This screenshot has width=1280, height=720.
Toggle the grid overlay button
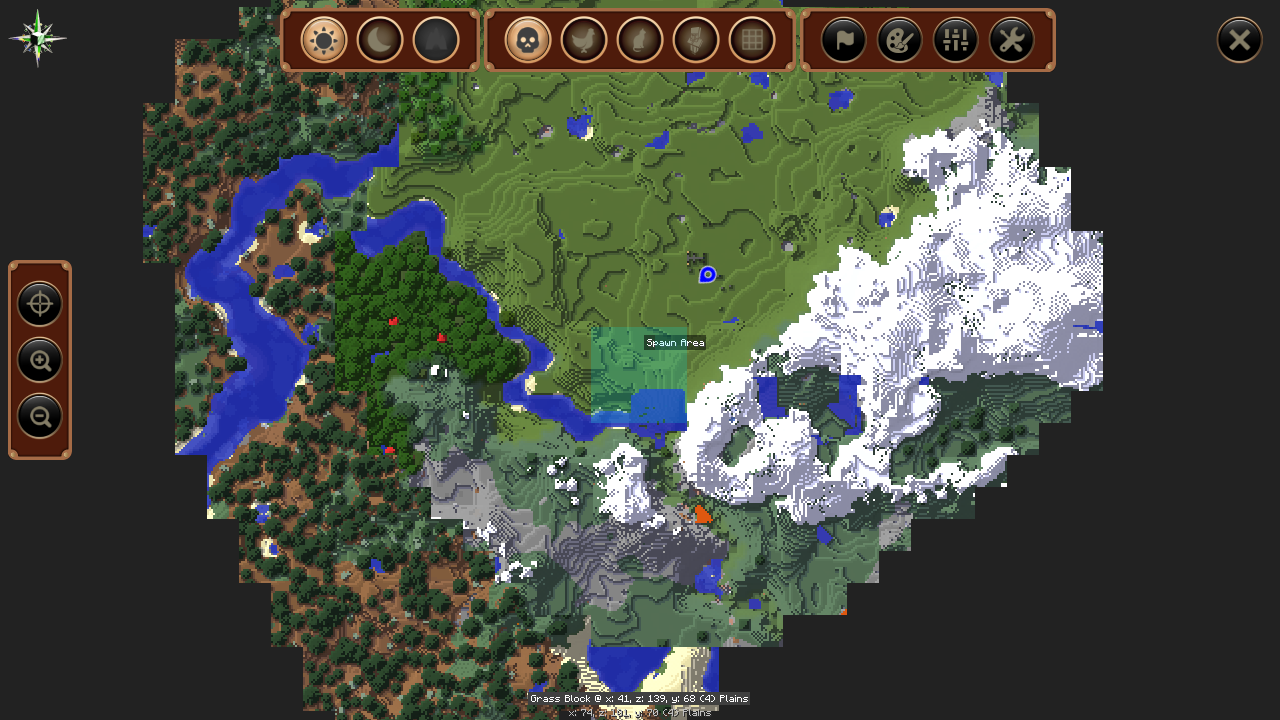[752, 41]
